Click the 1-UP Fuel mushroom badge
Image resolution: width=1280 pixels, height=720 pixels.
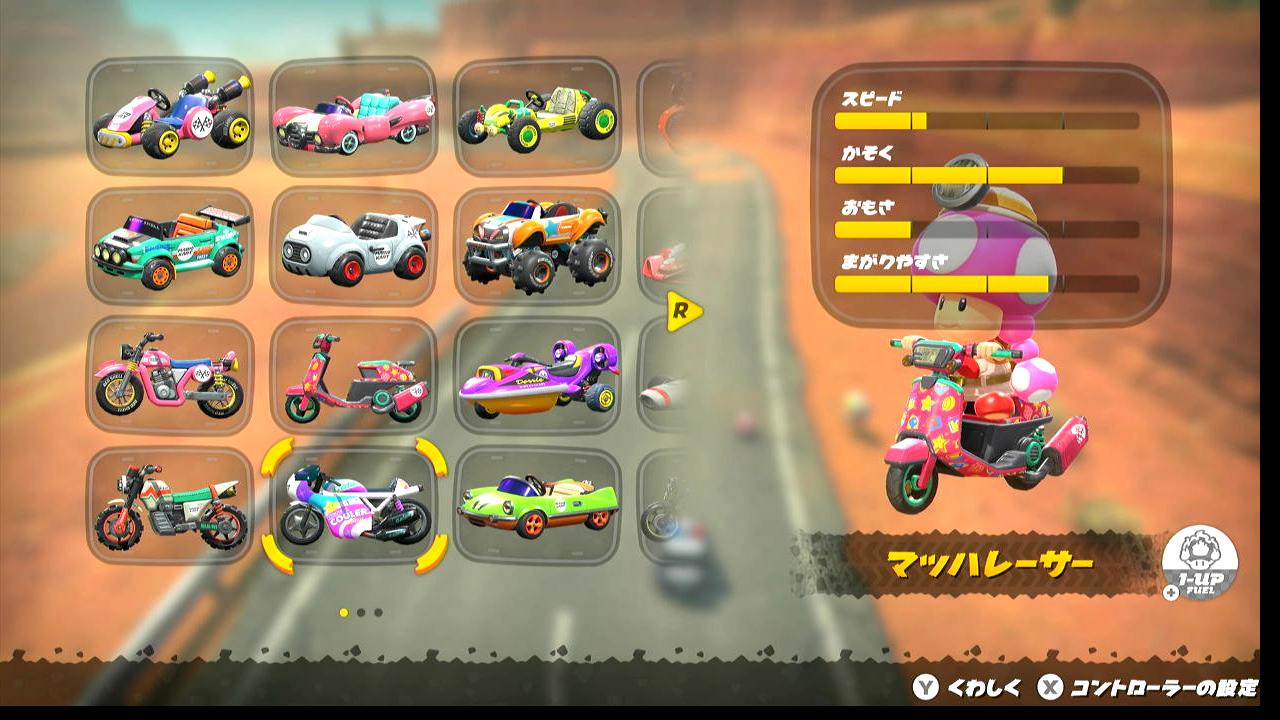pyautogui.click(x=1200, y=564)
